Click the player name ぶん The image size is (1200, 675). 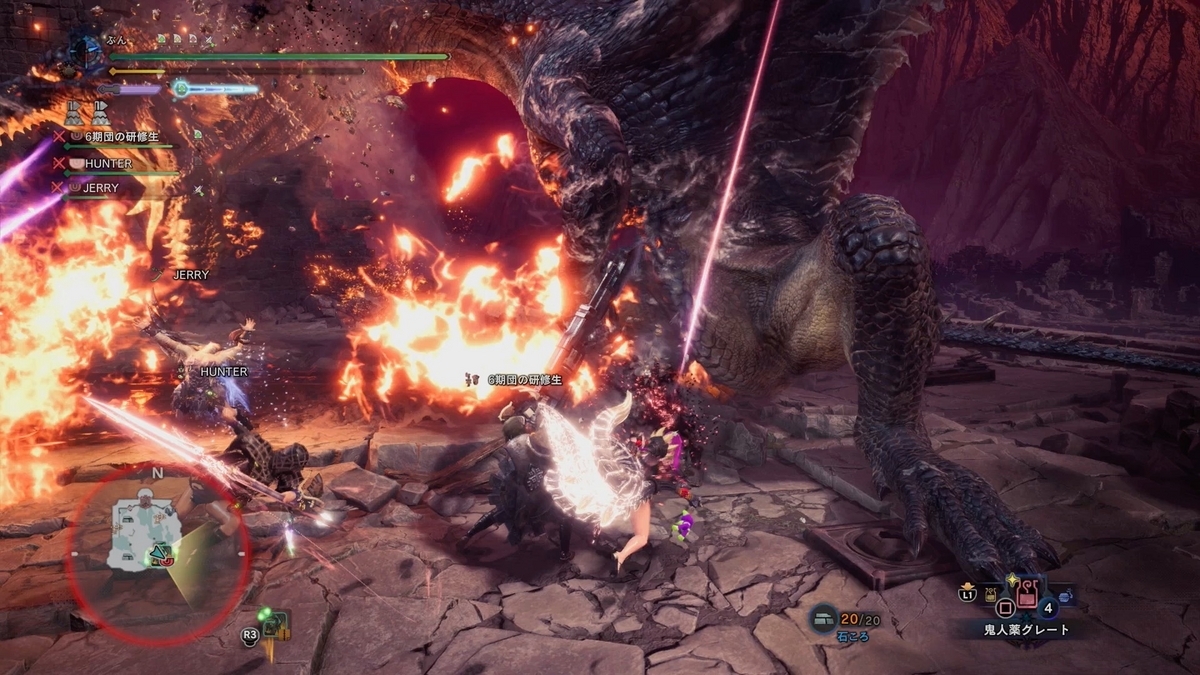[x=115, y=40]
